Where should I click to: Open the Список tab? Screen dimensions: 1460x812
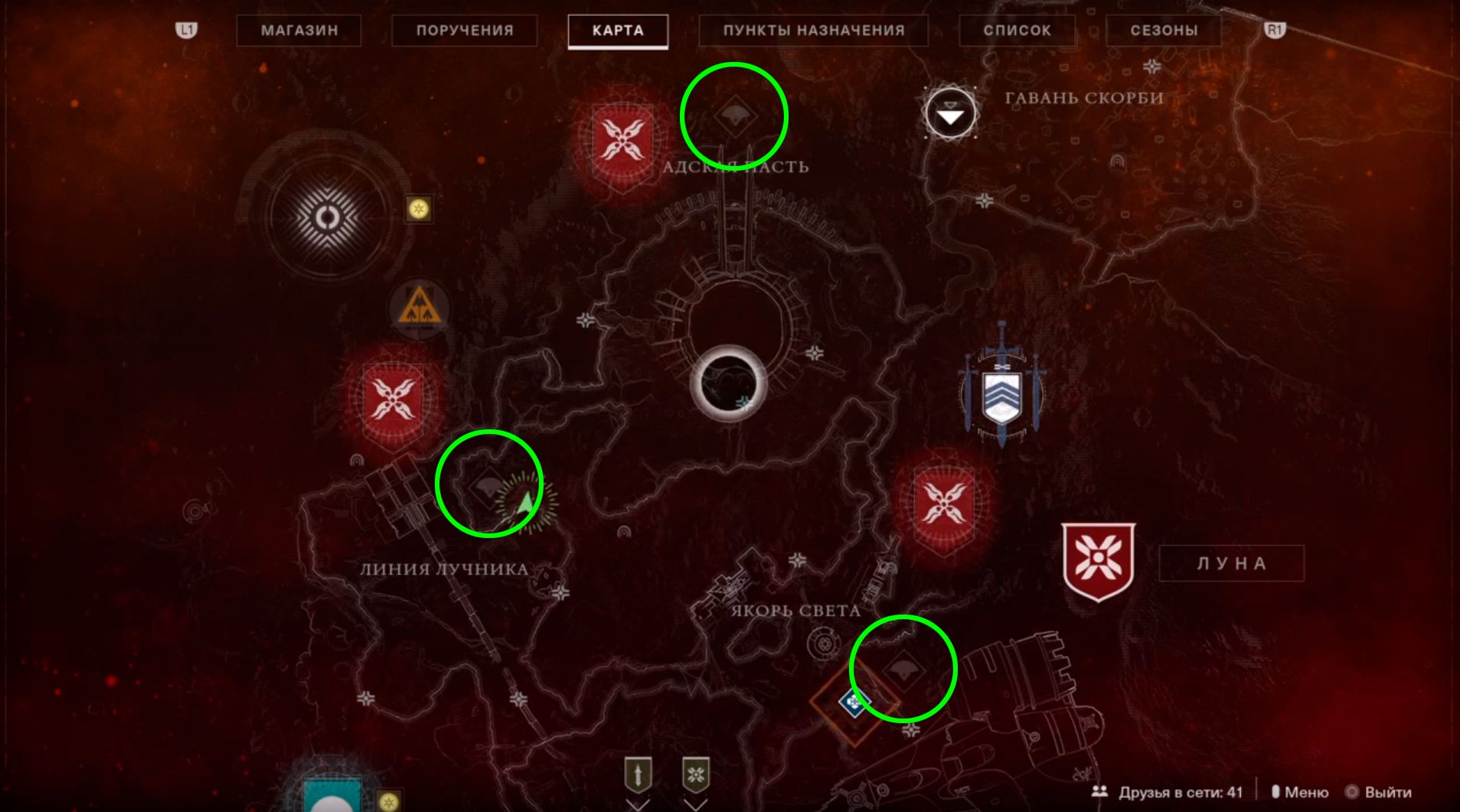[1017, 31]
